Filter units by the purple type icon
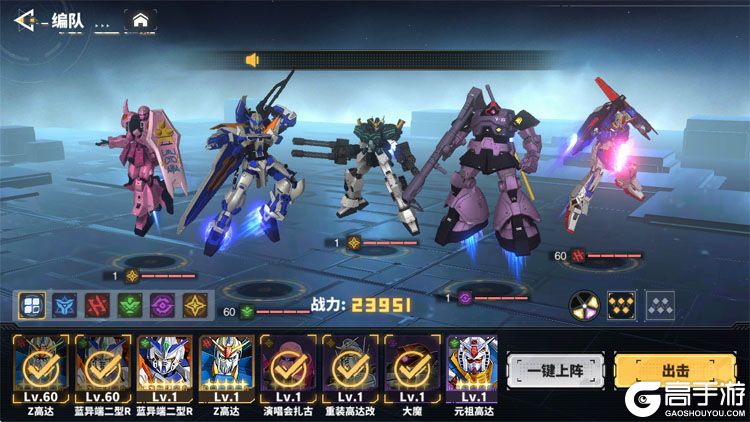Image resolution: width=750 pixels, height=422 pixels. click(161, 306)
